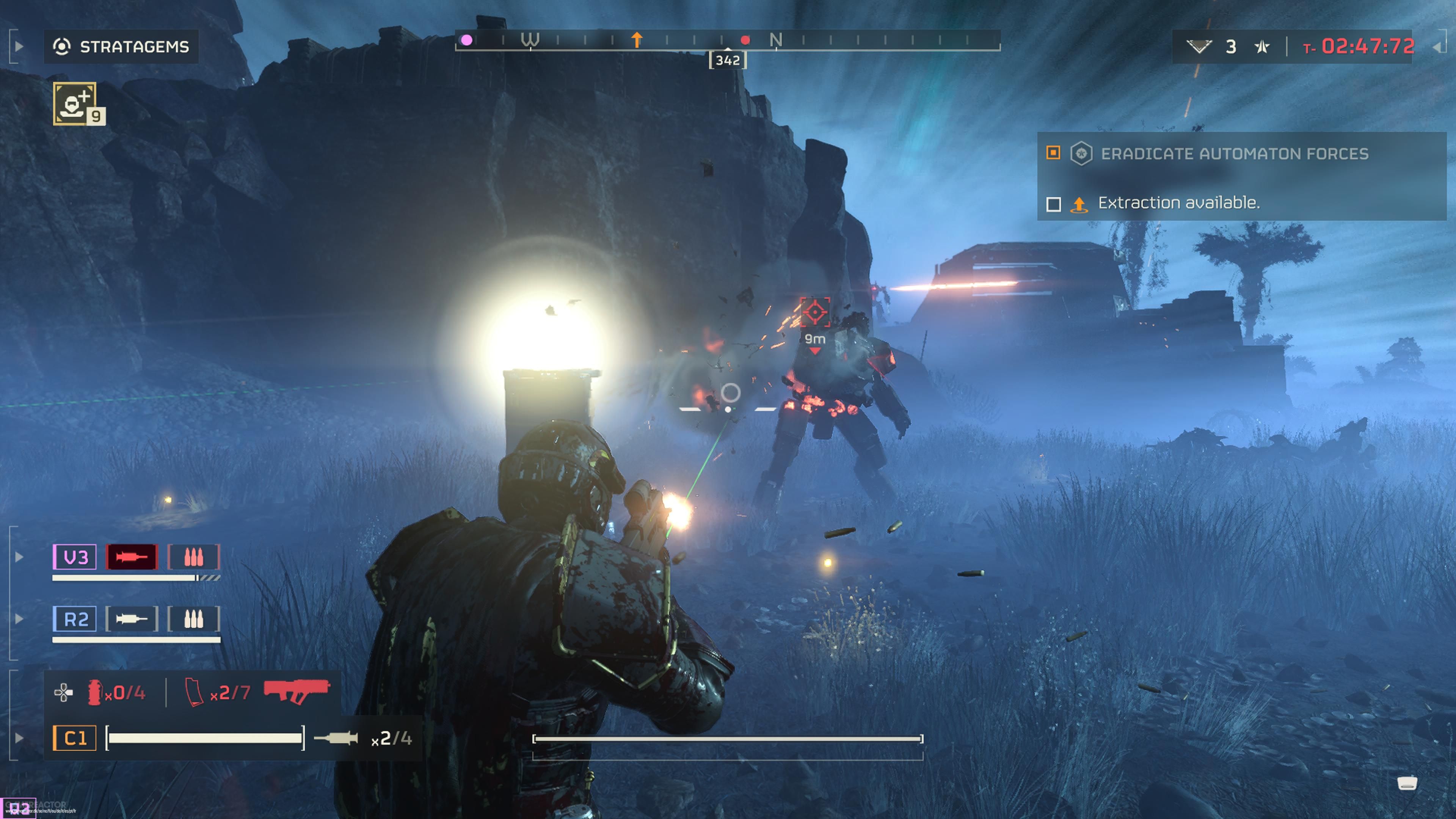Toggle teammate V3's health syringe indicator
Screen dimensions: 1456x819
pyautogui.click(x=131, y=557)
